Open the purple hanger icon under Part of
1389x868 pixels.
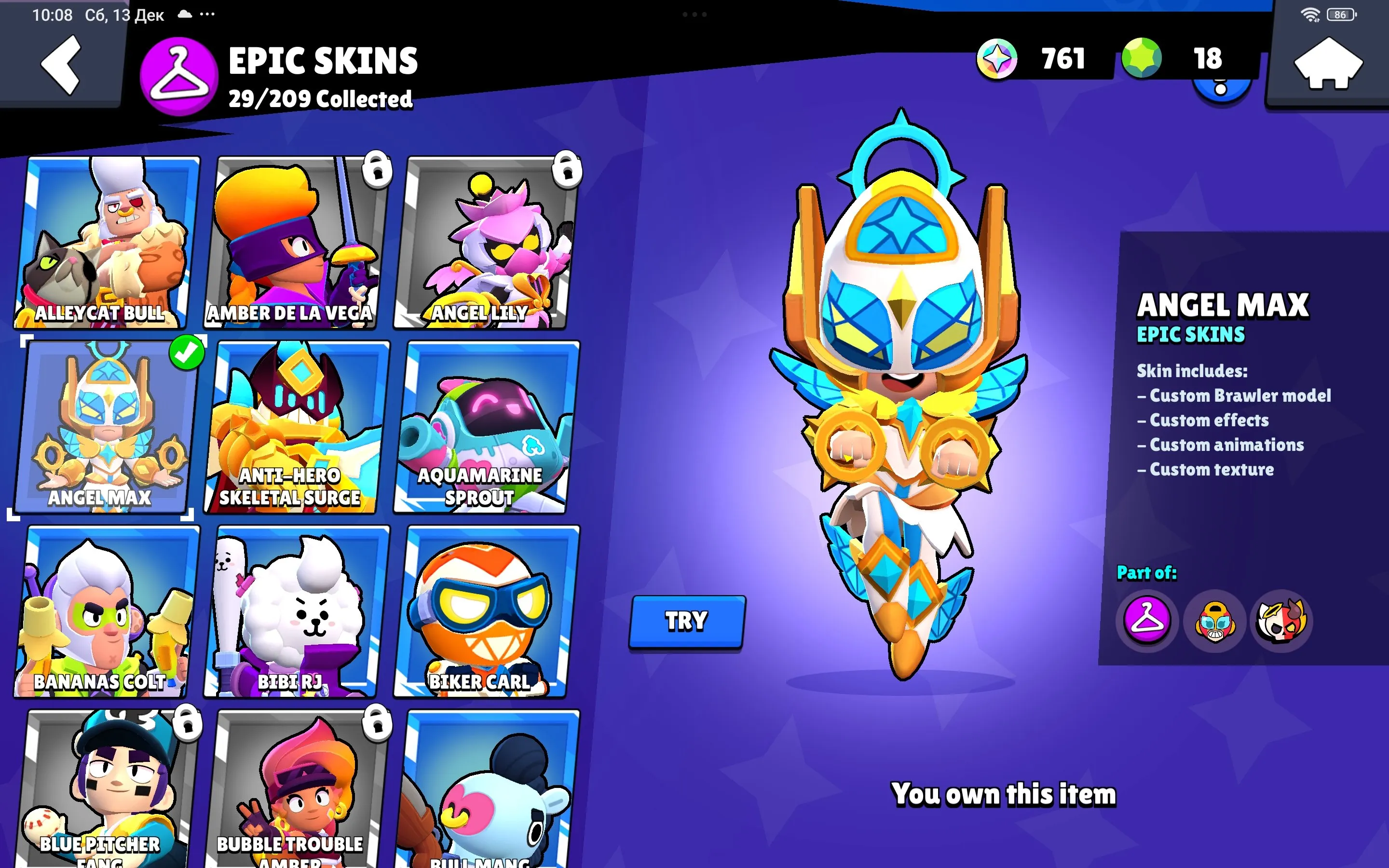coord(1147,622)
